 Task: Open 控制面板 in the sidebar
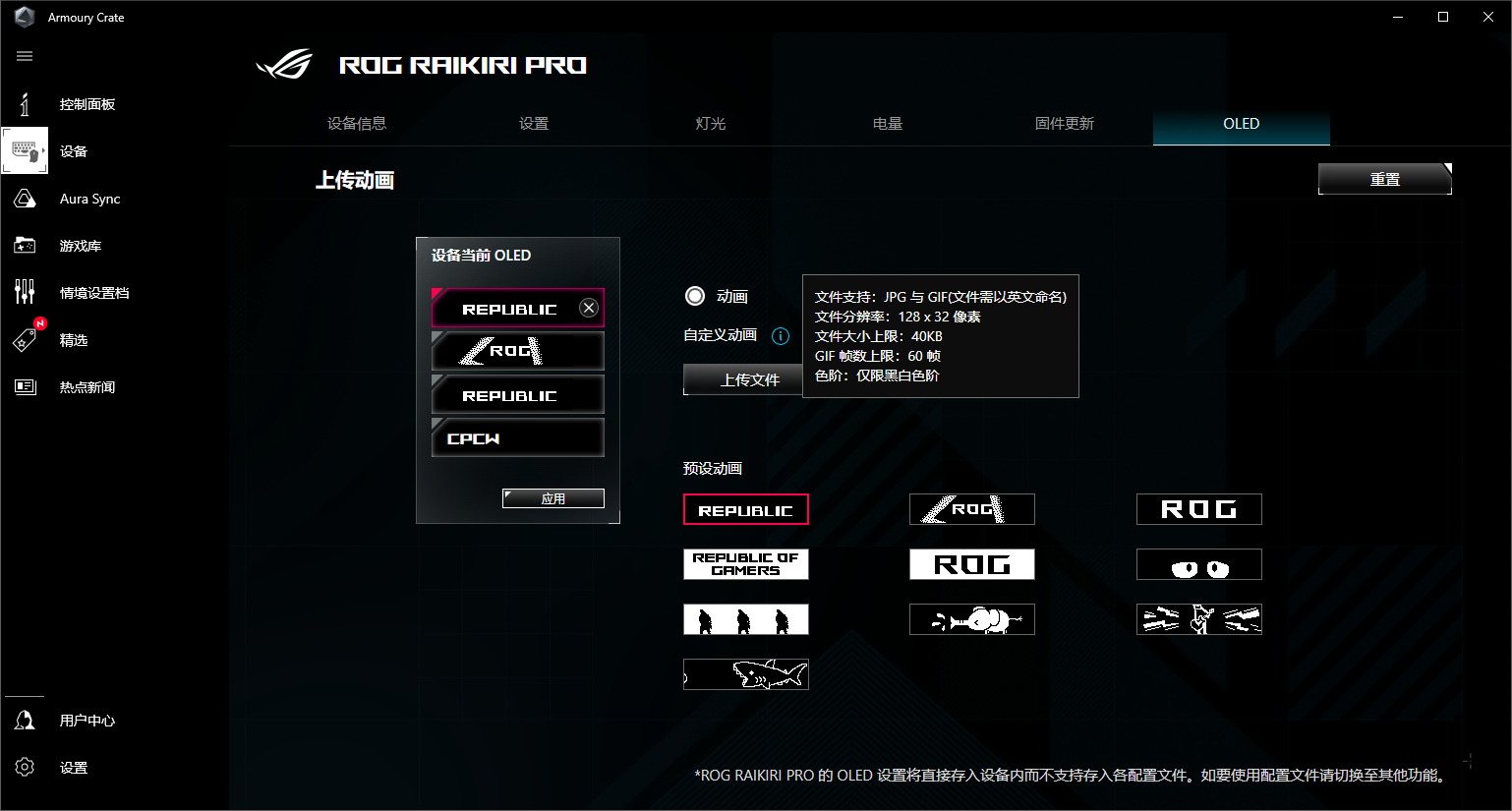click(87, 104)
